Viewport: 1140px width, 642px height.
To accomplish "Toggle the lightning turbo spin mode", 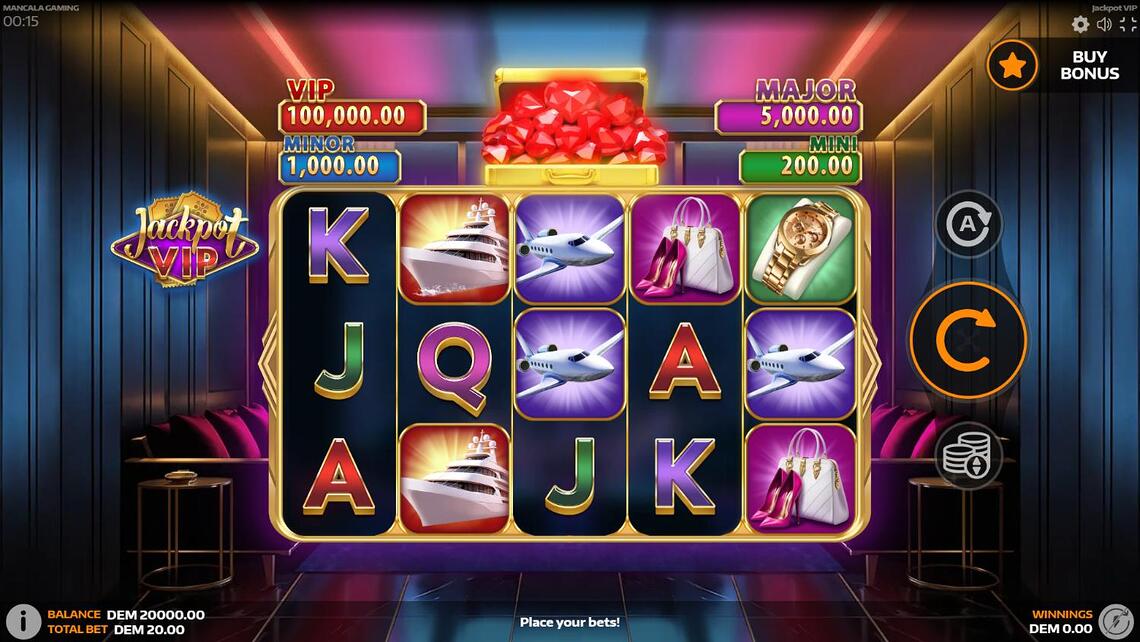I will pyautogui.click(x=1115, y=621).
